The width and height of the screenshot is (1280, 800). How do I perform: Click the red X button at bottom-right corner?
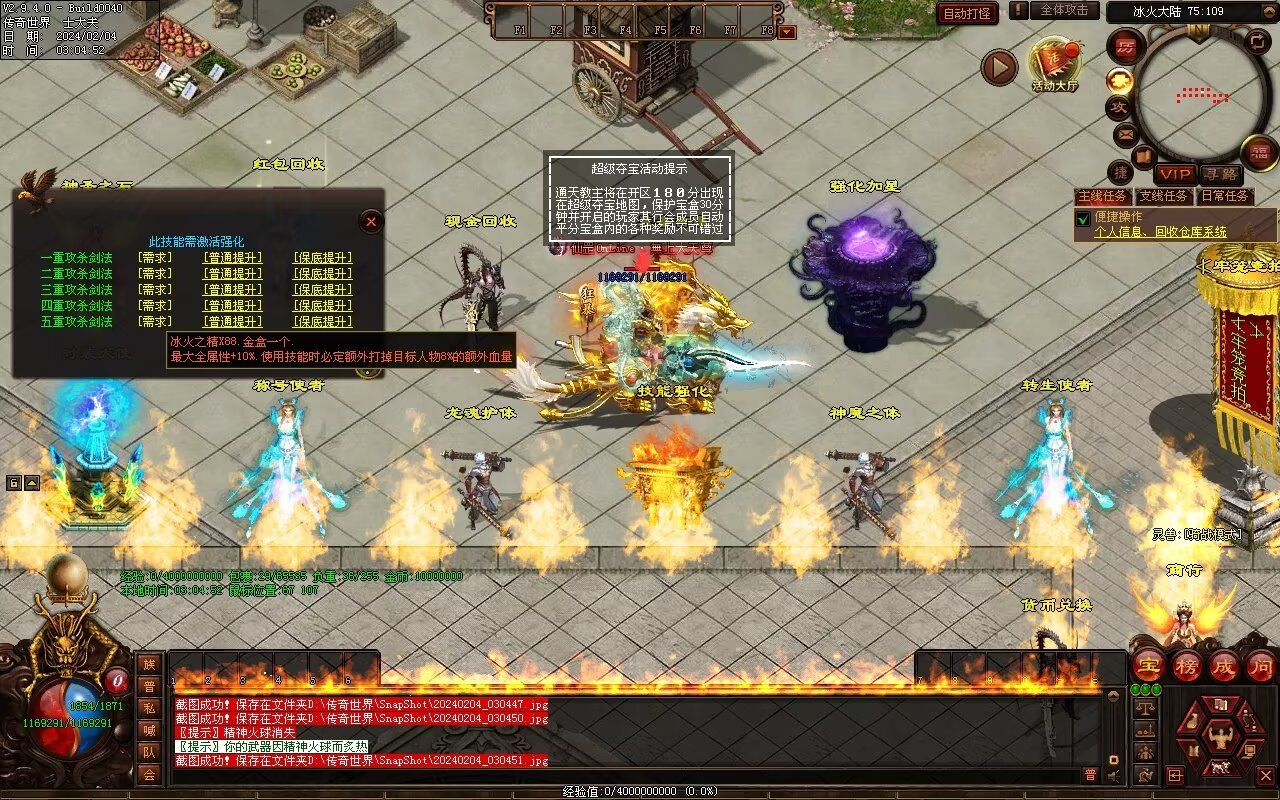tap(1266, 775)
